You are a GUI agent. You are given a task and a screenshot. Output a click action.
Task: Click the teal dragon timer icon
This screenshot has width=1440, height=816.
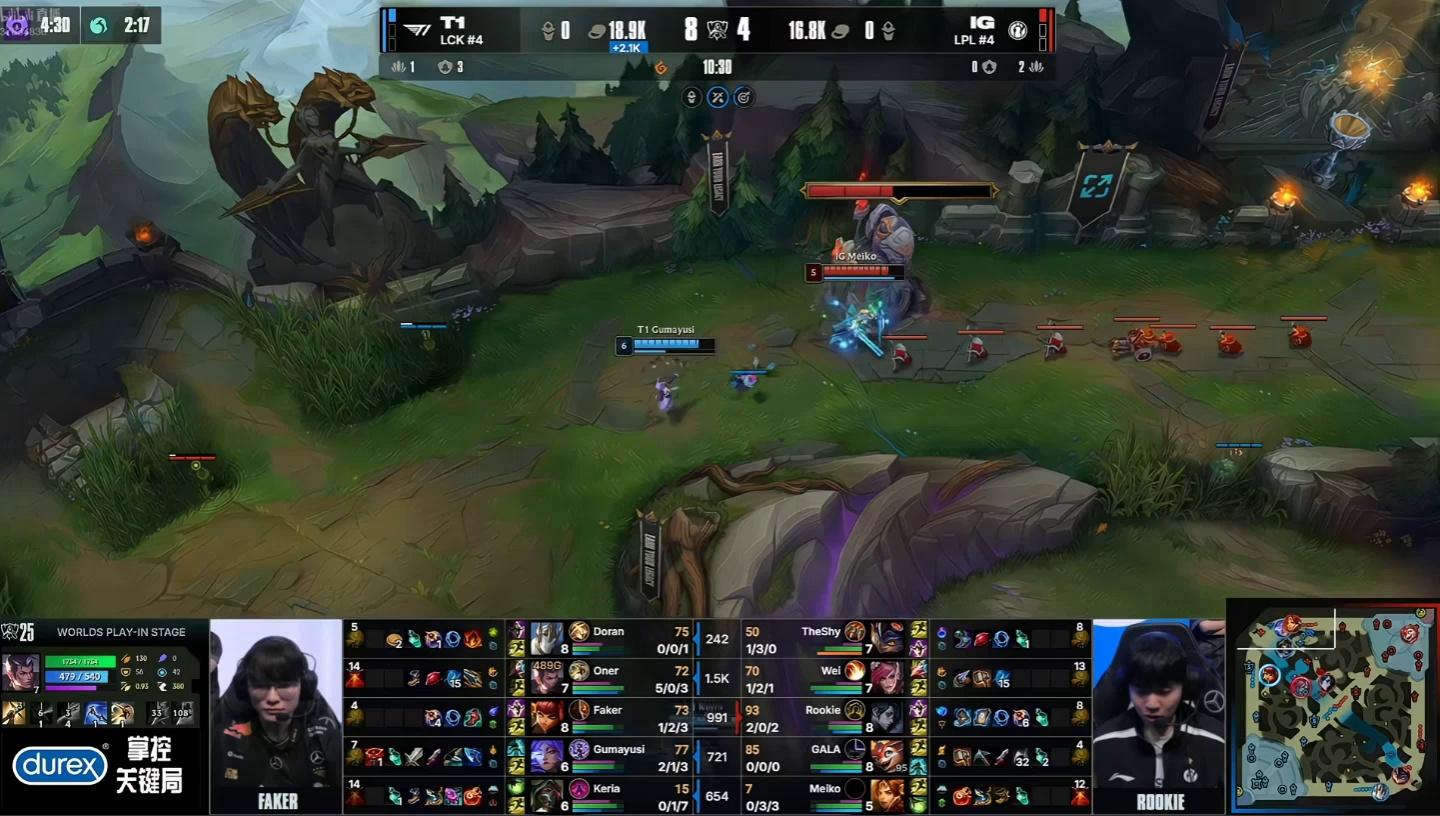[99, 25]
